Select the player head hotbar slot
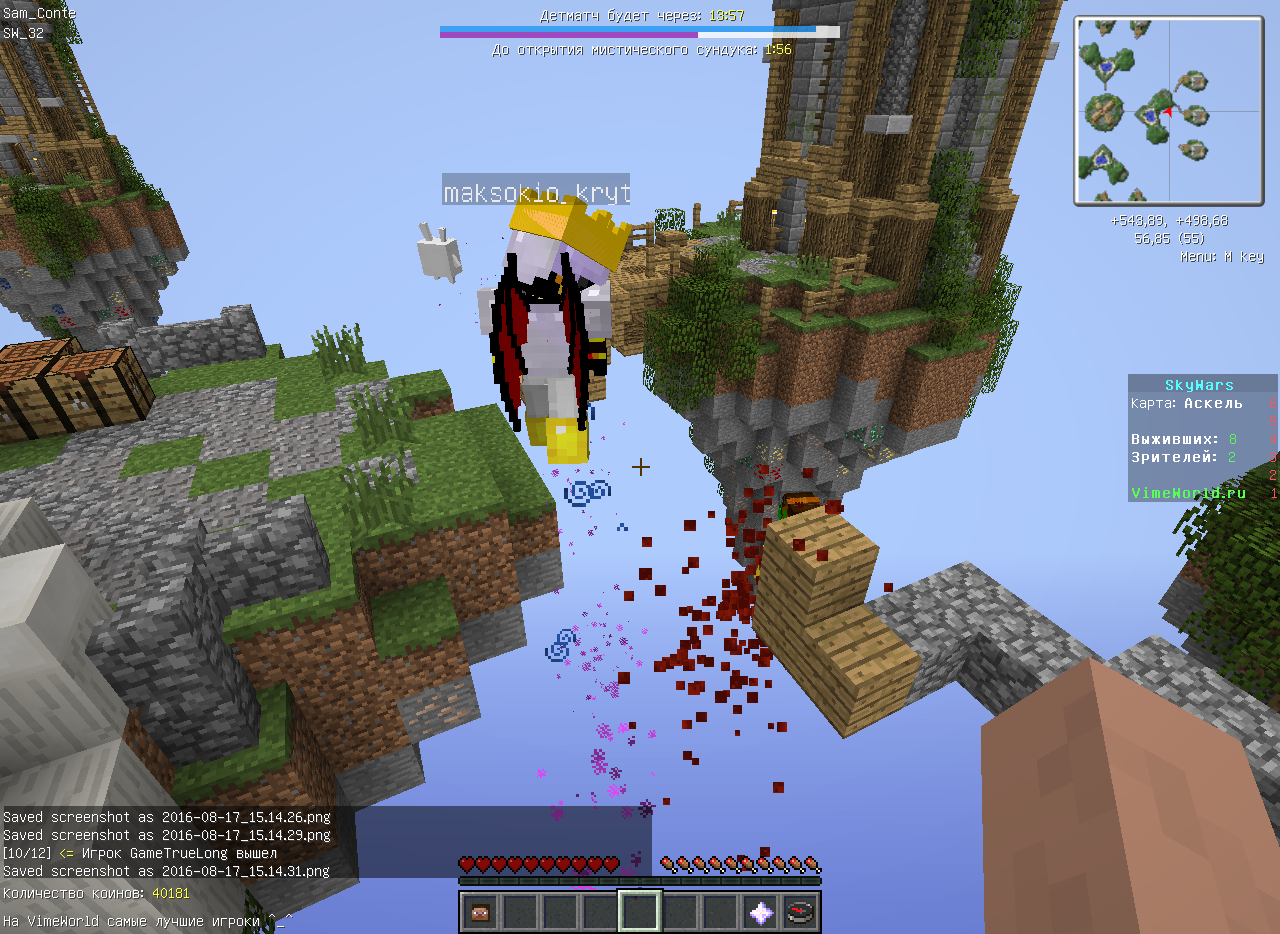 480,911
